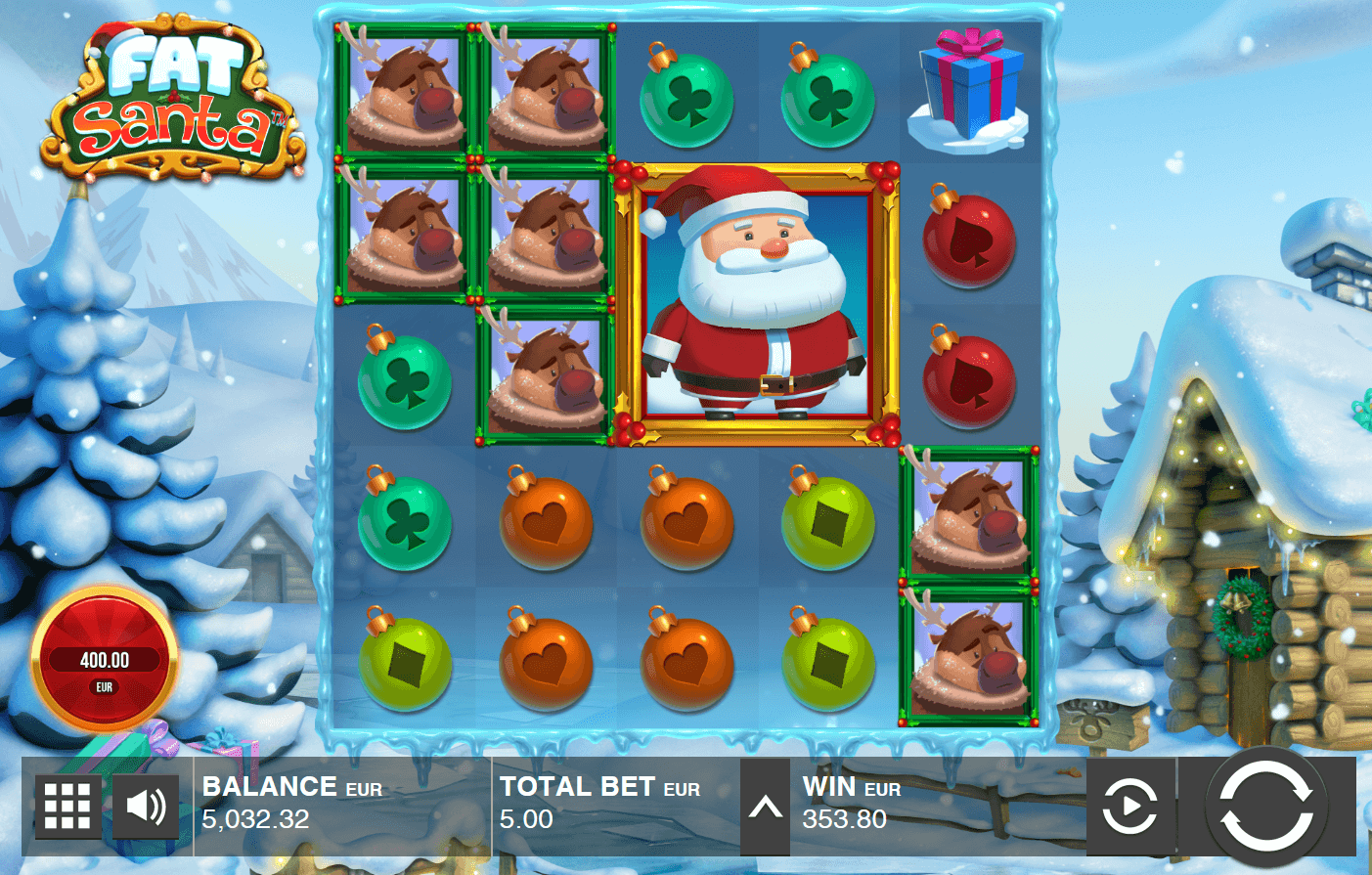Image resolution: width=1372 pixels, height=875 pixels.
Task: Select the blue gift present symbol
Action: [x=969, y=88]
